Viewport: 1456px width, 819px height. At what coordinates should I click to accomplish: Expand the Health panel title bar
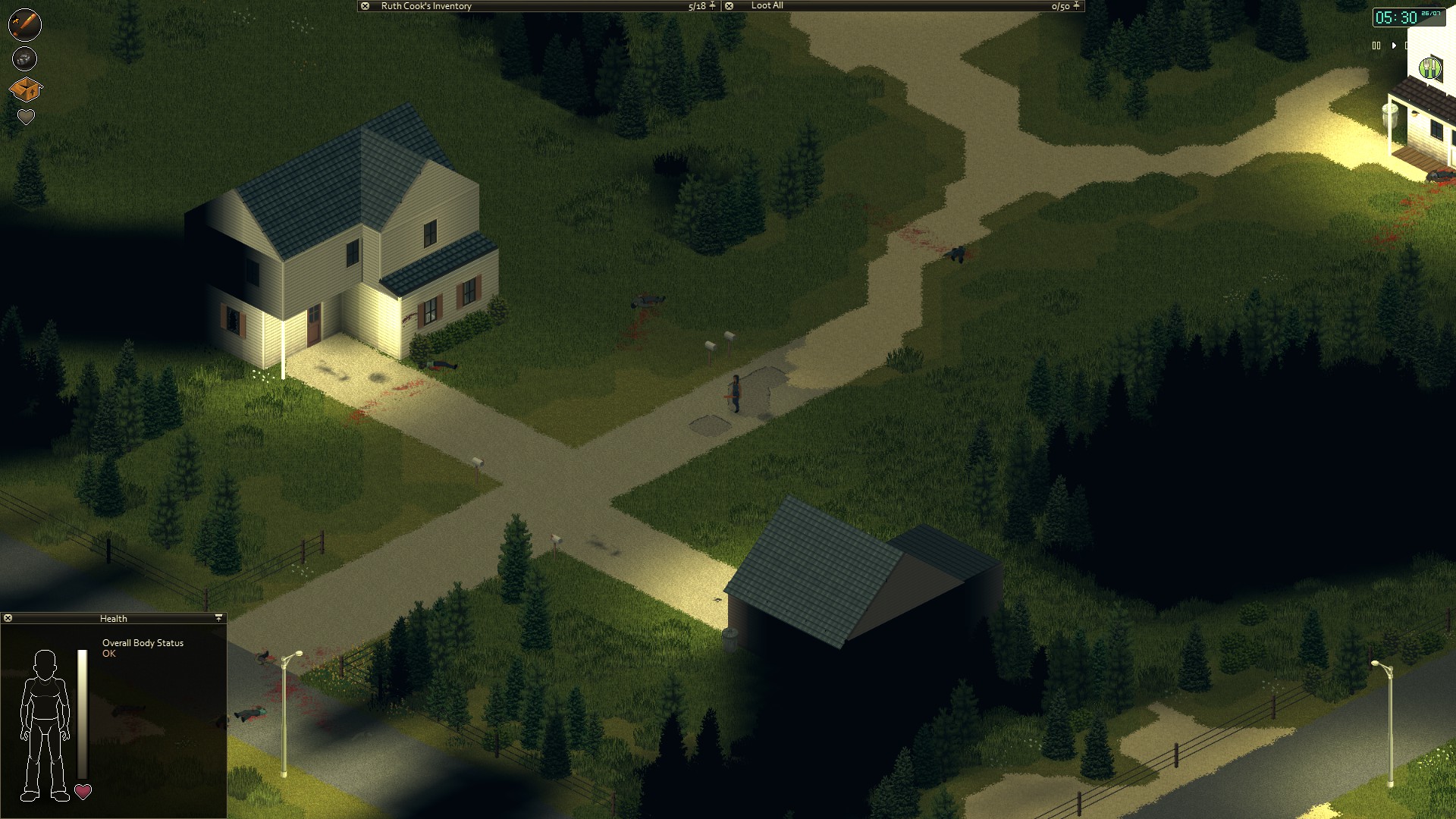(114, 618)
